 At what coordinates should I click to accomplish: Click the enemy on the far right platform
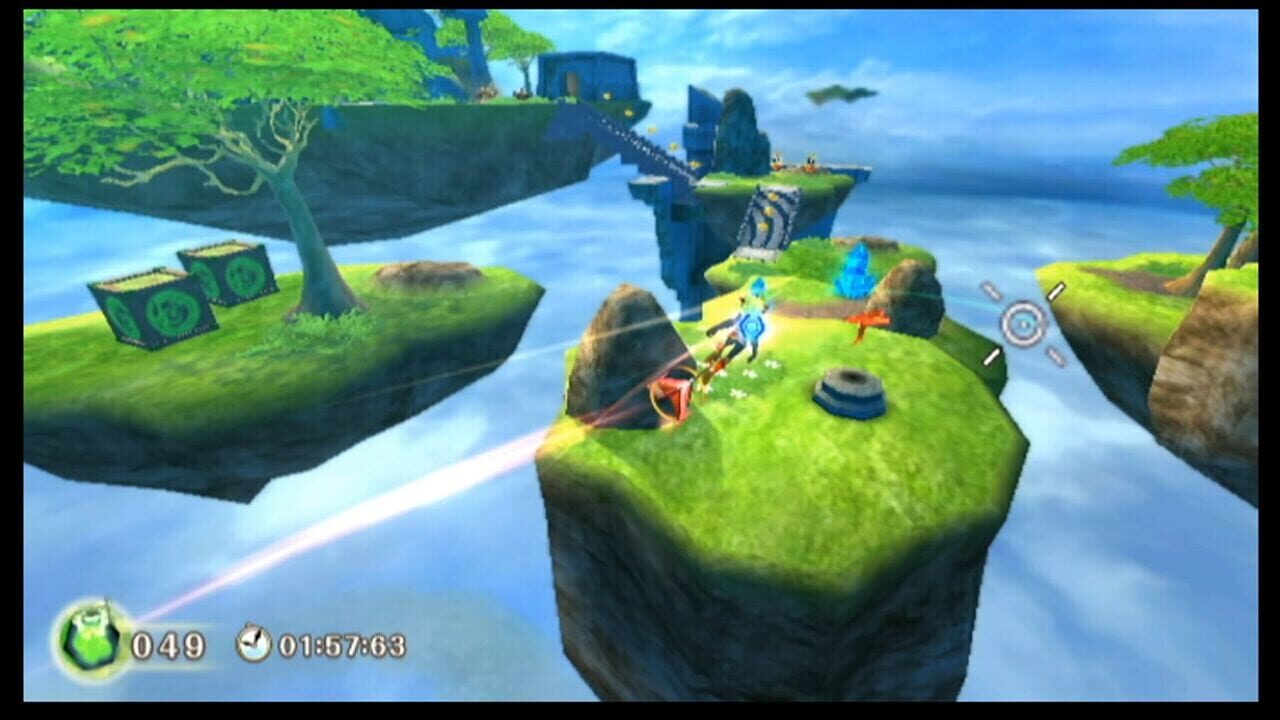pos(808,162)
